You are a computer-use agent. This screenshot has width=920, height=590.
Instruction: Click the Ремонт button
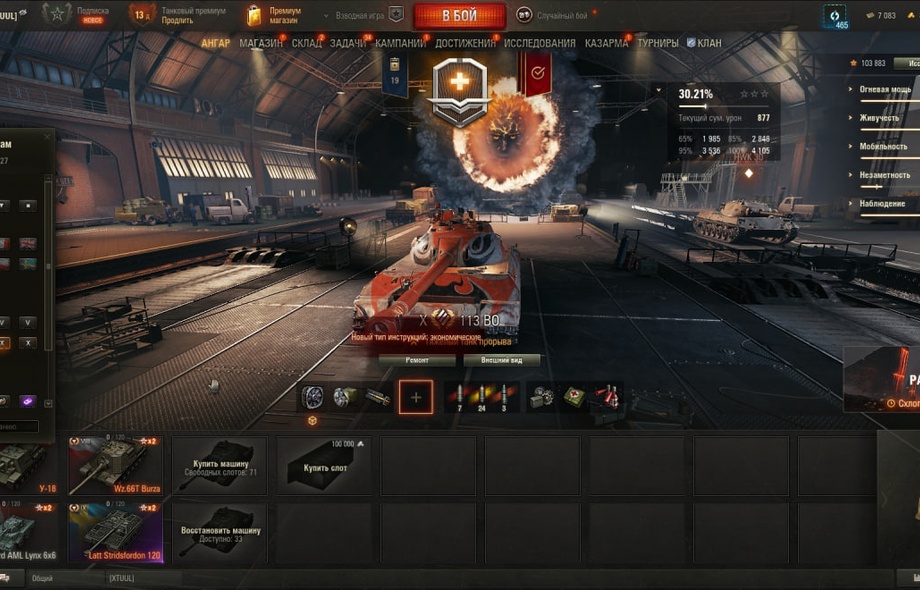pyautogui.click(x=416, y=360)
